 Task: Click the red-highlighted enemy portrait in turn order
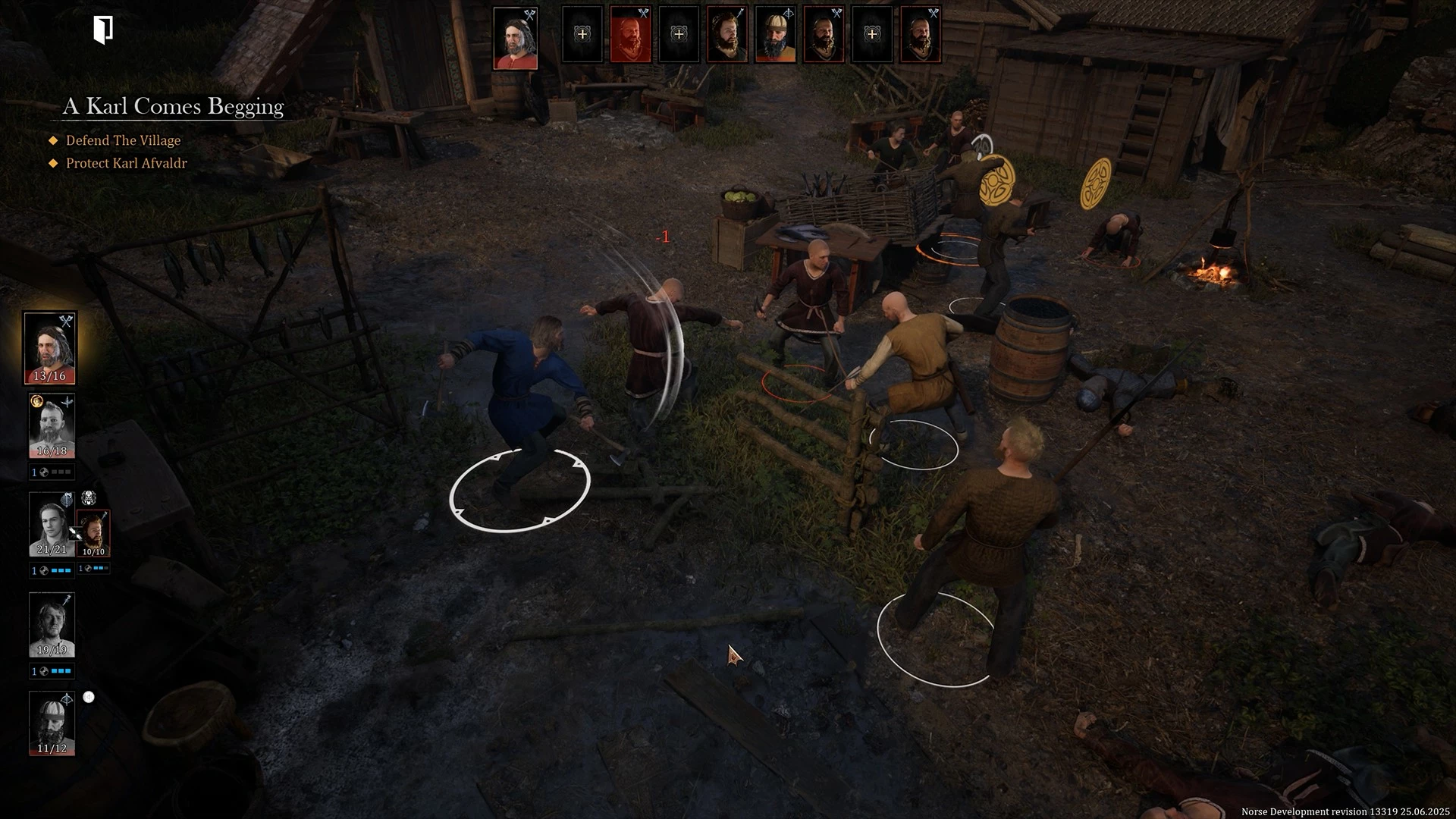click(630, 35)
